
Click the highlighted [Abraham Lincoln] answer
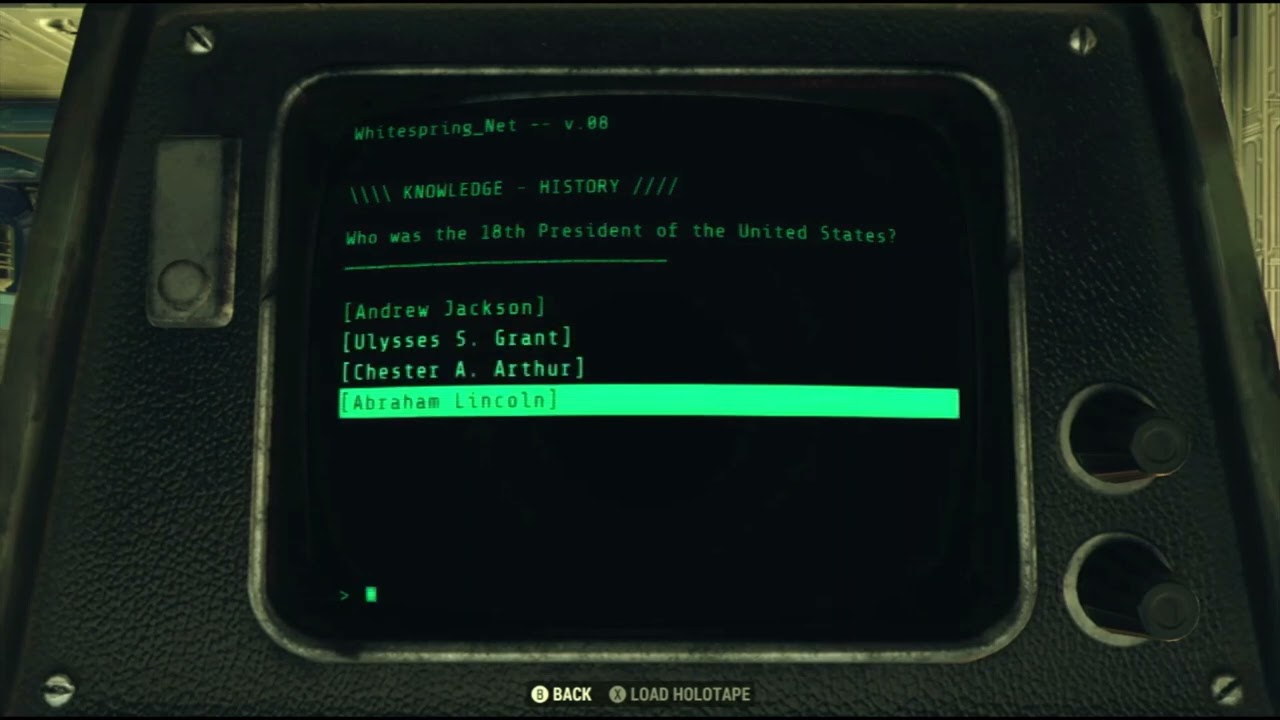click(450, 401)
